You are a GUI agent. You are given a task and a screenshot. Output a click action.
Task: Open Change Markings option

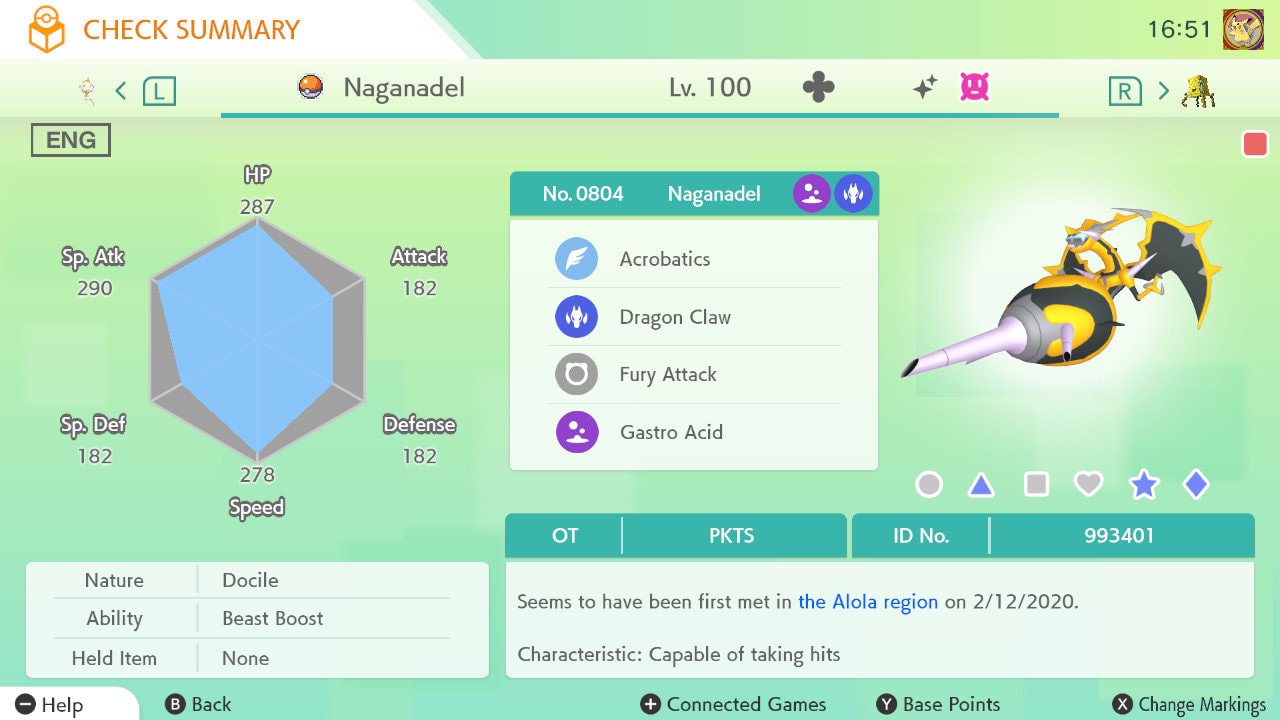tap(1190, 705)
